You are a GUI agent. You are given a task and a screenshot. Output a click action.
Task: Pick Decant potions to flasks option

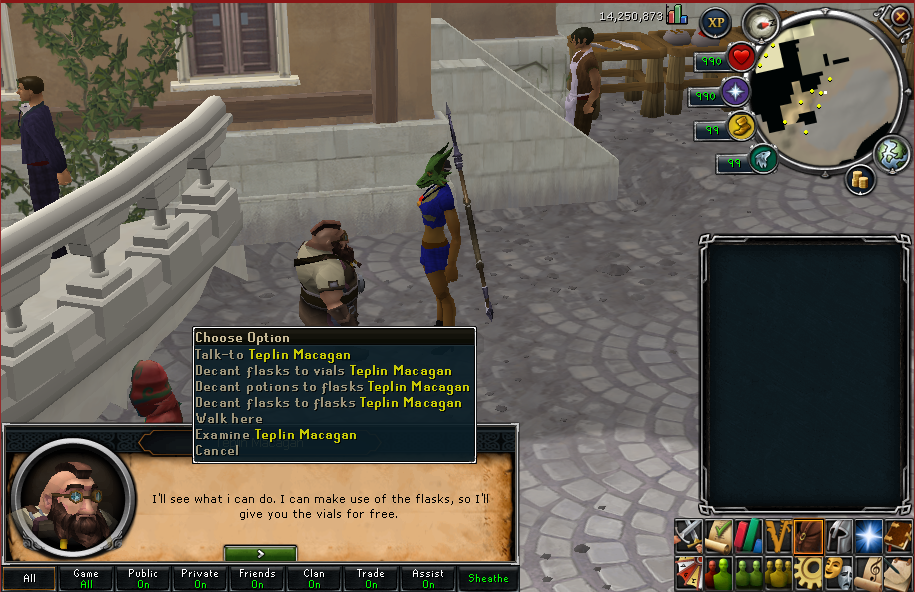coord(332,386)
